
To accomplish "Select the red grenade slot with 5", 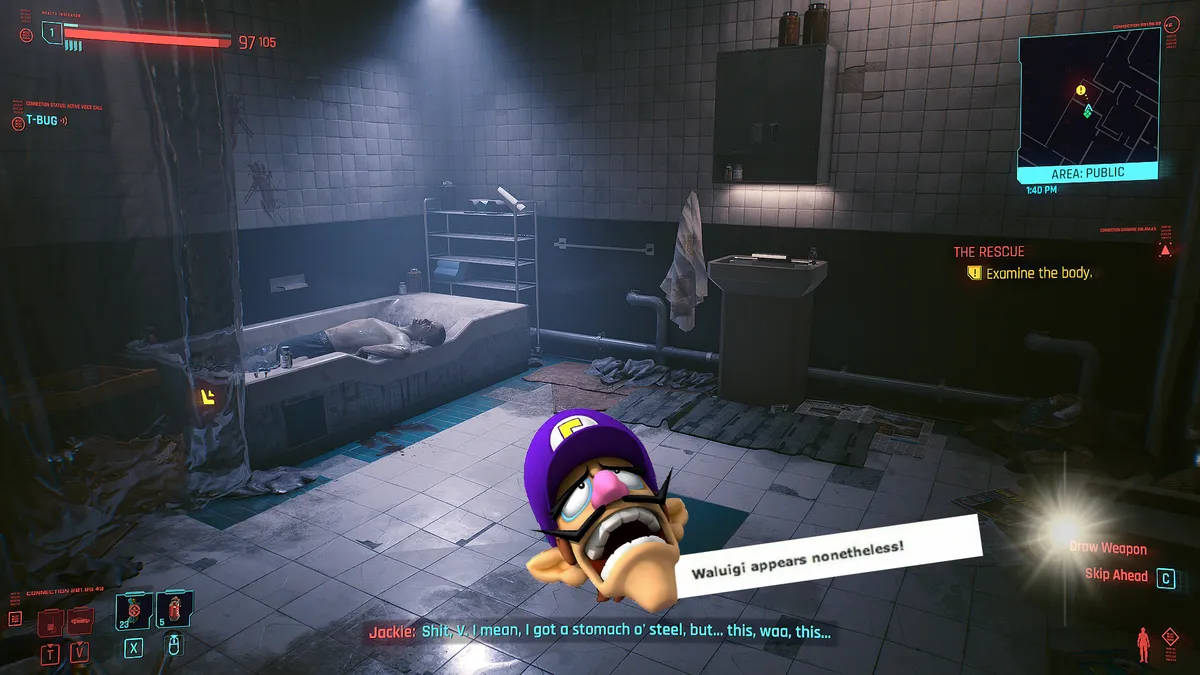I will 174,611.
